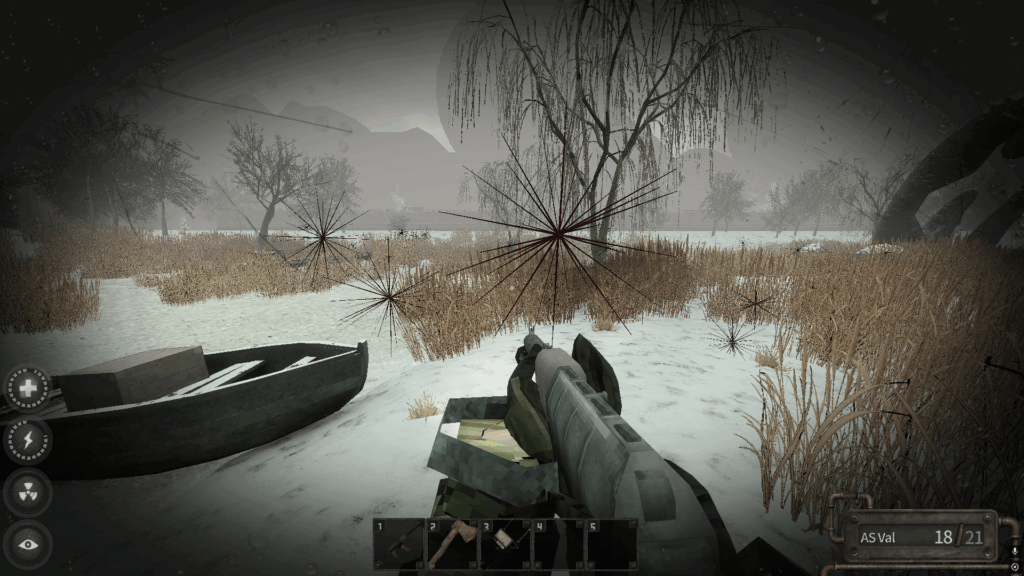This screenshot has height=576, width=1024.
Task: Click the lightning bolt stamina icon
Action: click(x=28, y=440)
